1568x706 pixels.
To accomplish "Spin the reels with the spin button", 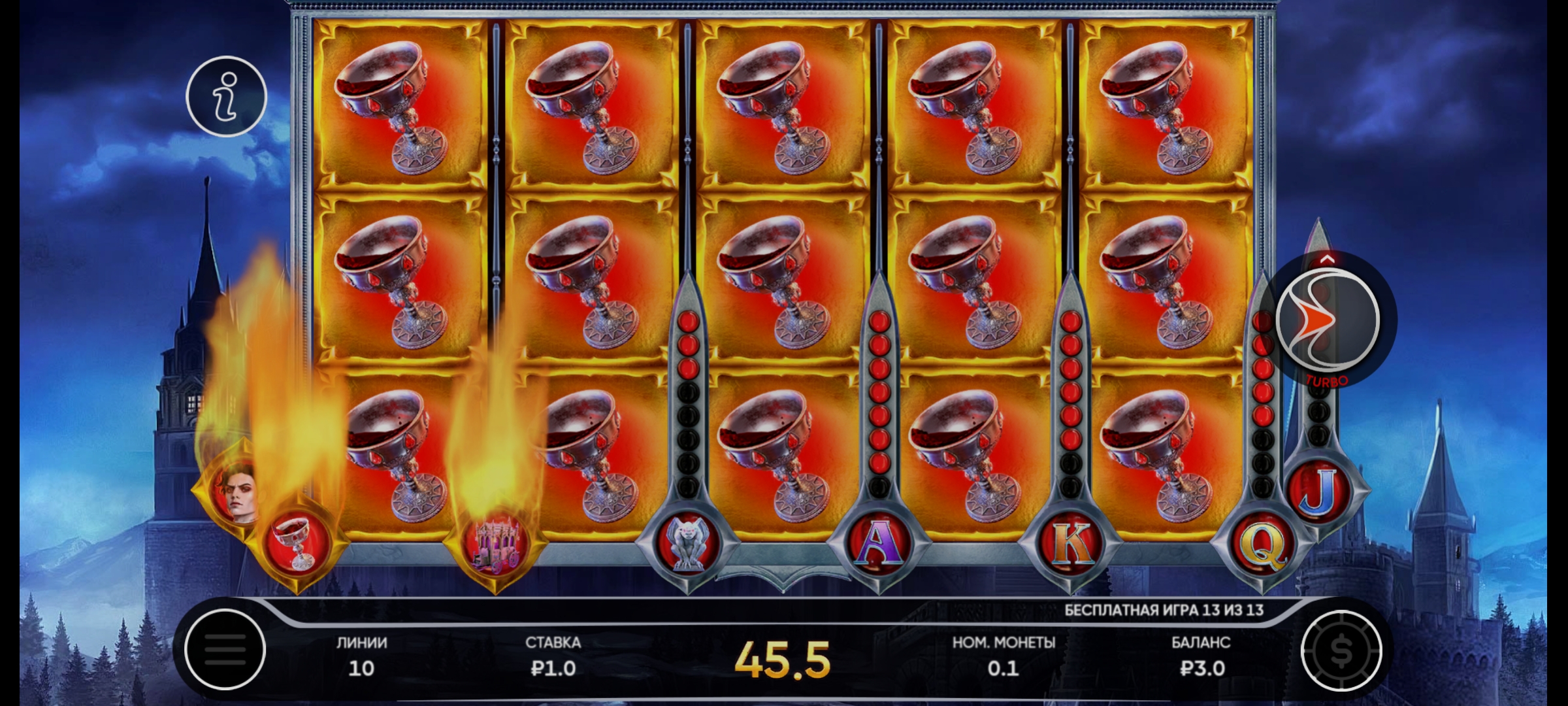I will [1328, 320].
